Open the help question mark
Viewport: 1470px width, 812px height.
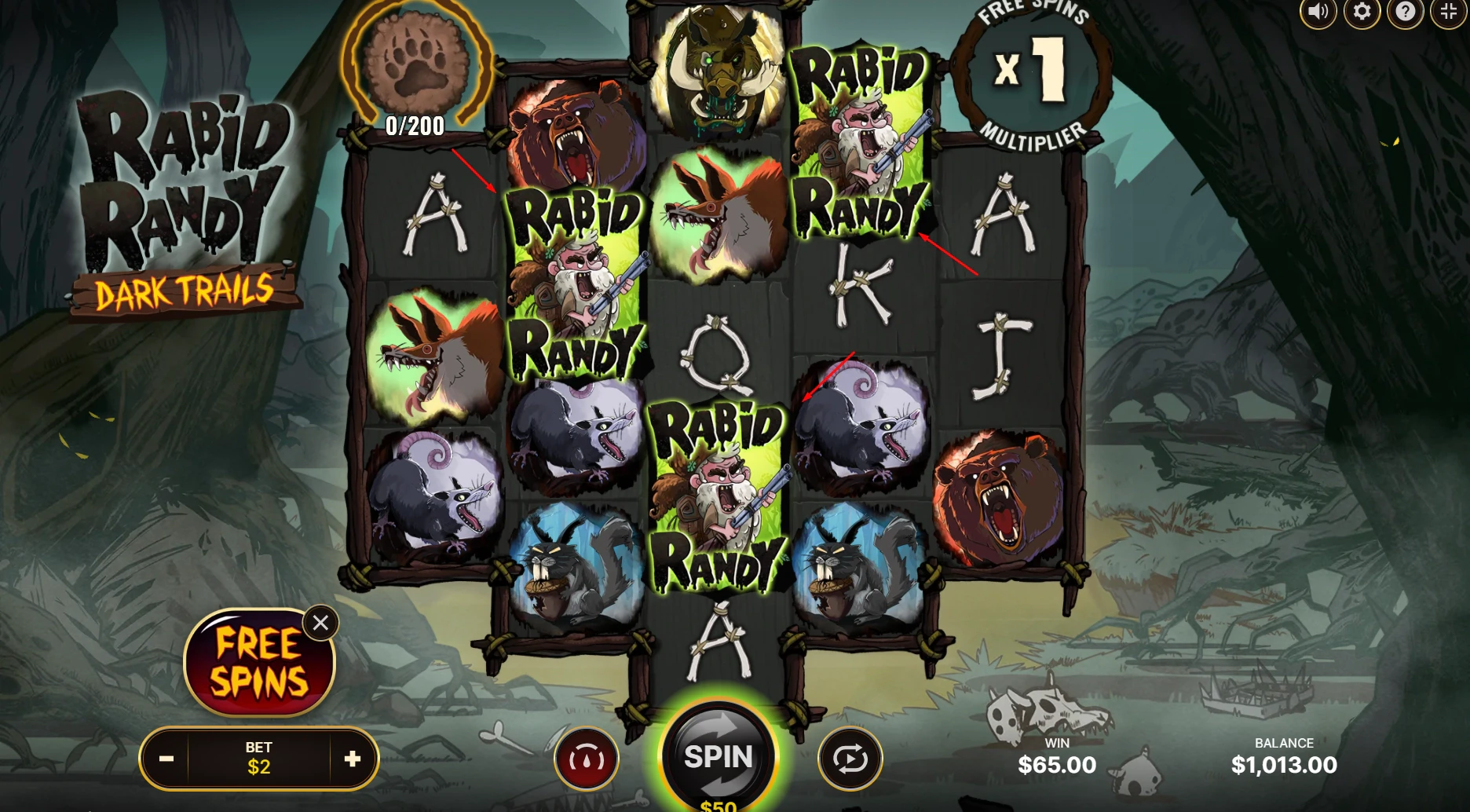pos(1403,12)
